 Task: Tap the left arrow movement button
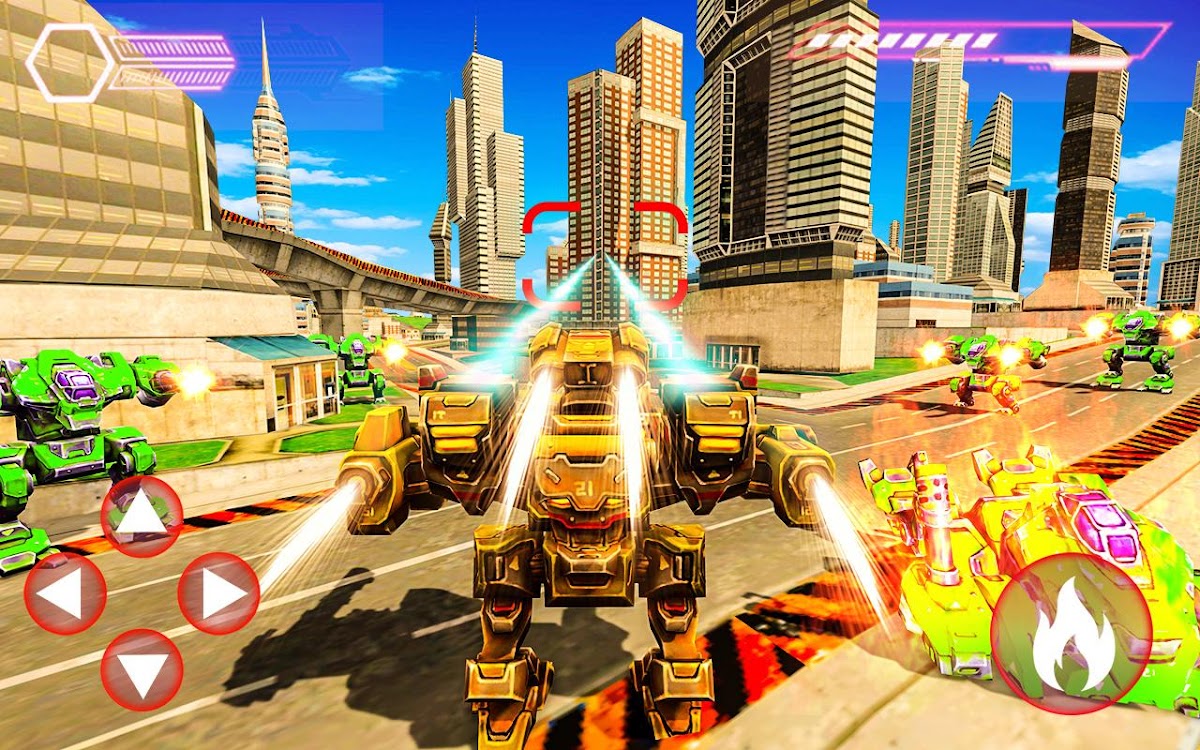tap(65, 593)
